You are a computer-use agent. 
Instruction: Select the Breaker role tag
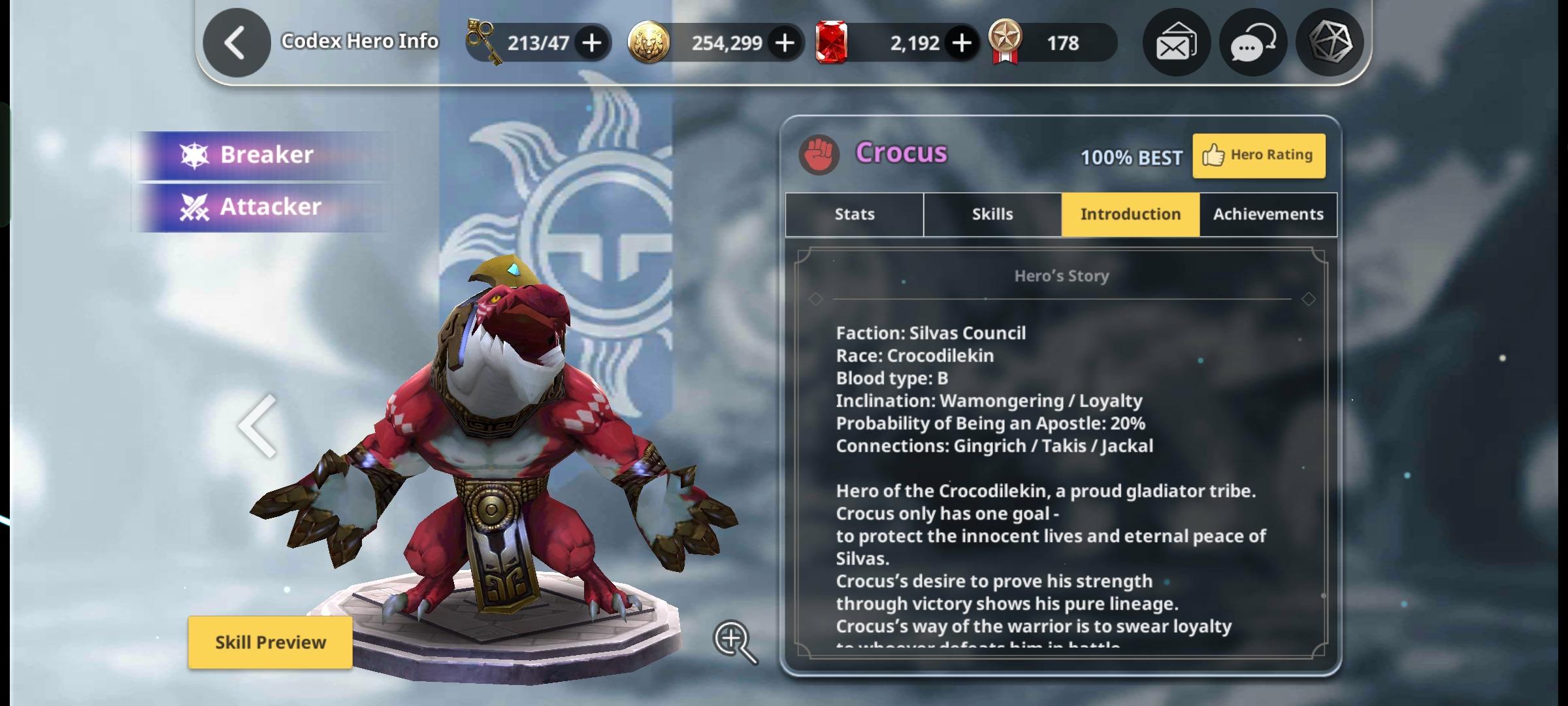point(265,155)
